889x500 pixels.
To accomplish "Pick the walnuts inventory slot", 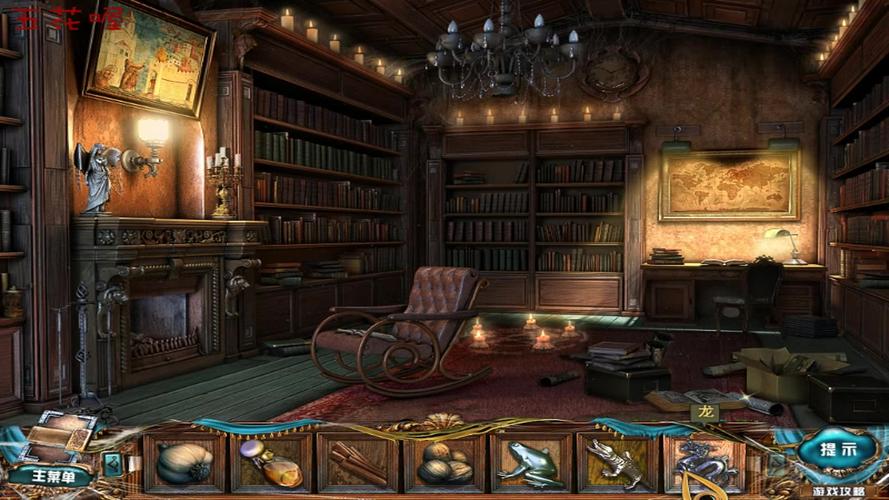I will (444, 463).
